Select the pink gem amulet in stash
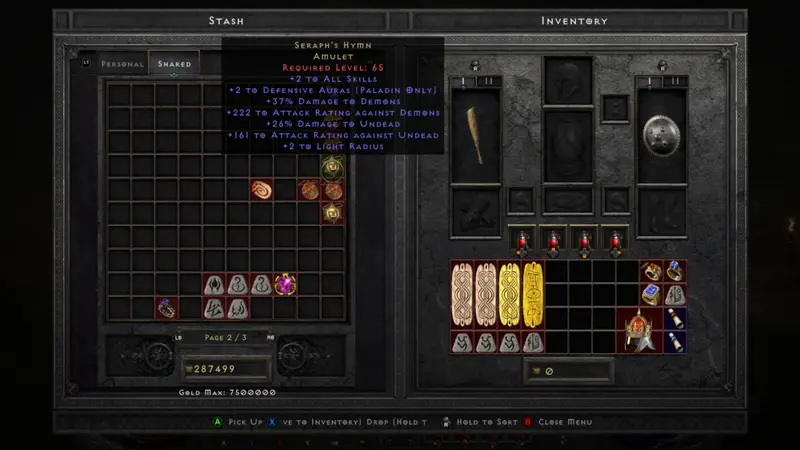The width and height of the screenshot is (800, 450). [x=285, y=285]
